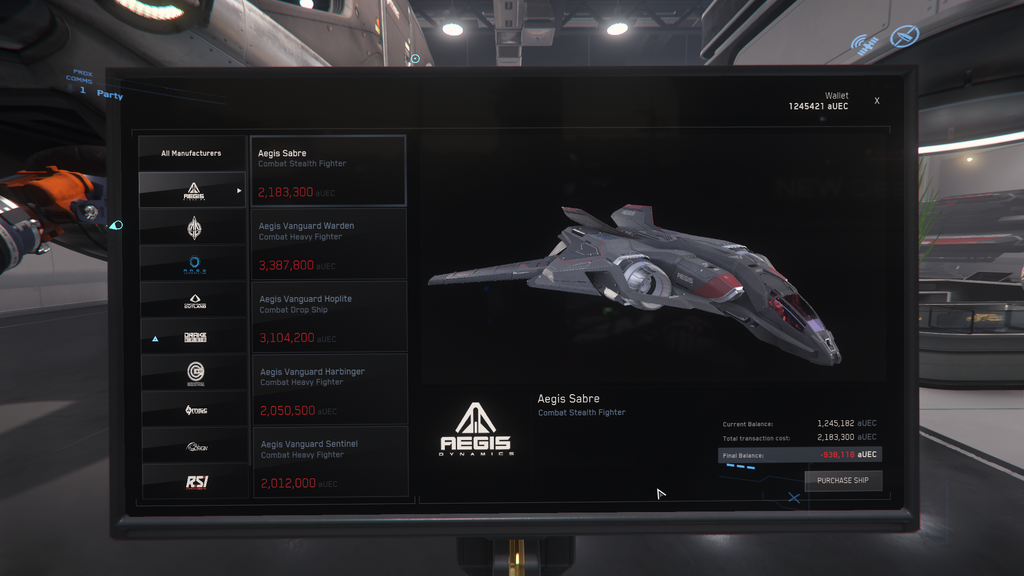The height and width of the screenshot is (576, 1024).
Task: Select the Aegis Vanguard Harbinger entry
Action: [x=328, y=389]
